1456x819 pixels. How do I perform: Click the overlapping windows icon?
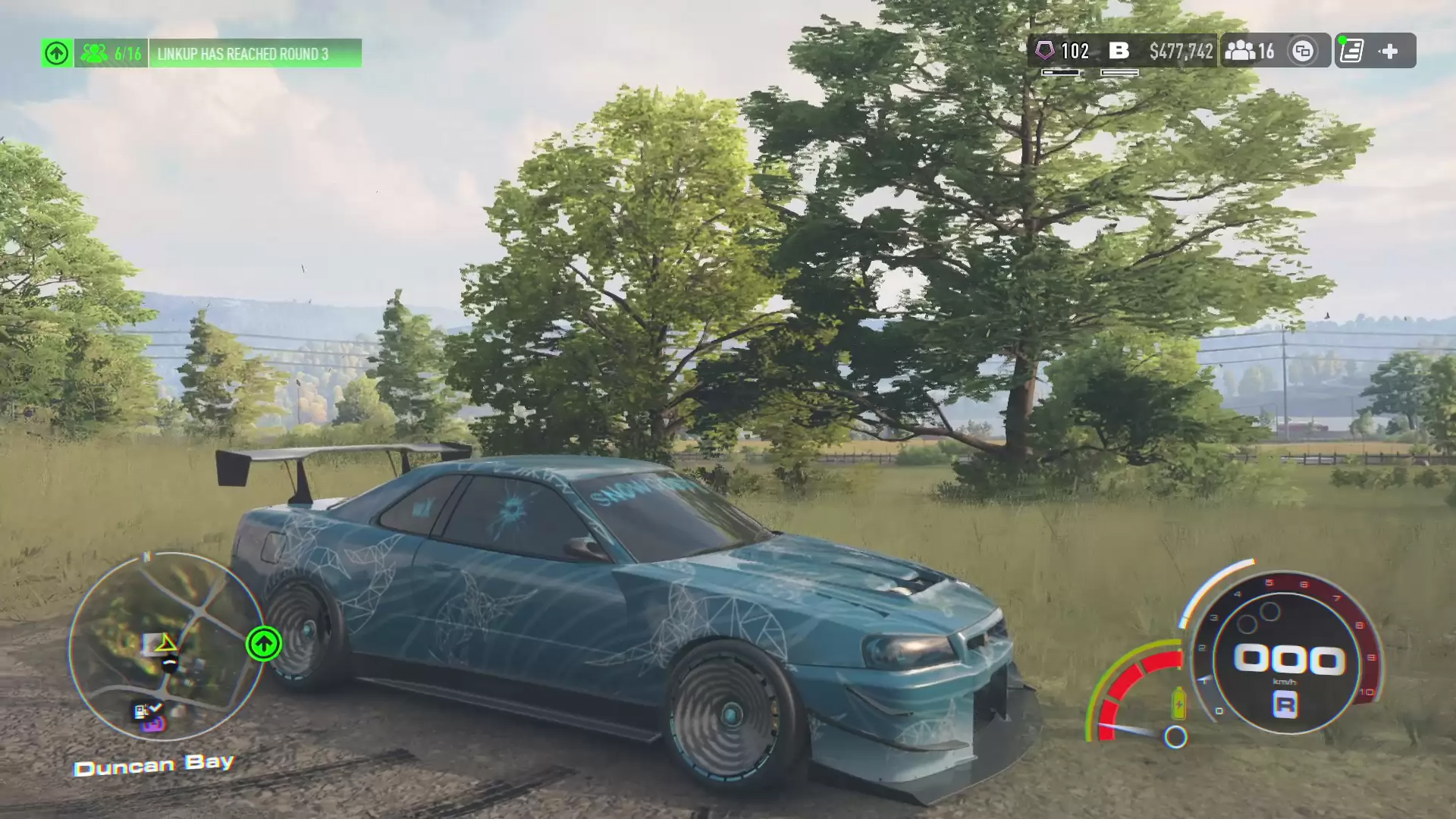point(1303,51)
